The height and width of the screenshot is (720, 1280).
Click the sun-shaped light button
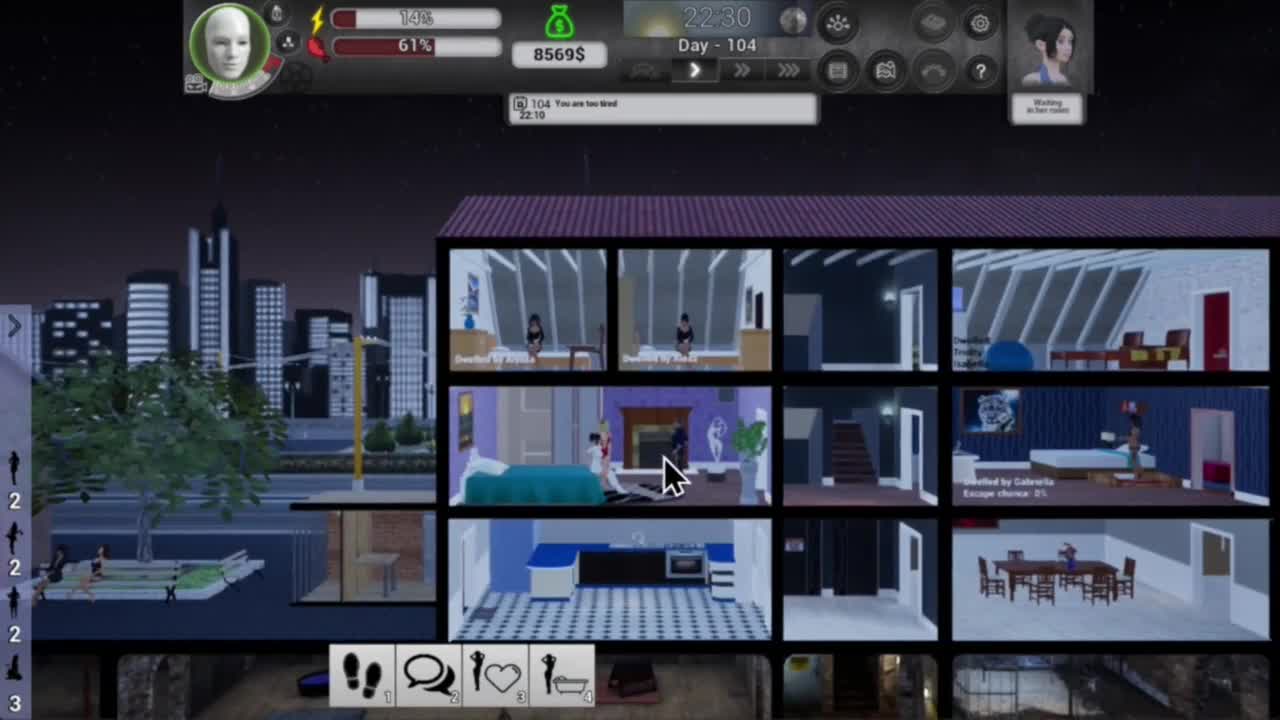[x=838, y=25]
